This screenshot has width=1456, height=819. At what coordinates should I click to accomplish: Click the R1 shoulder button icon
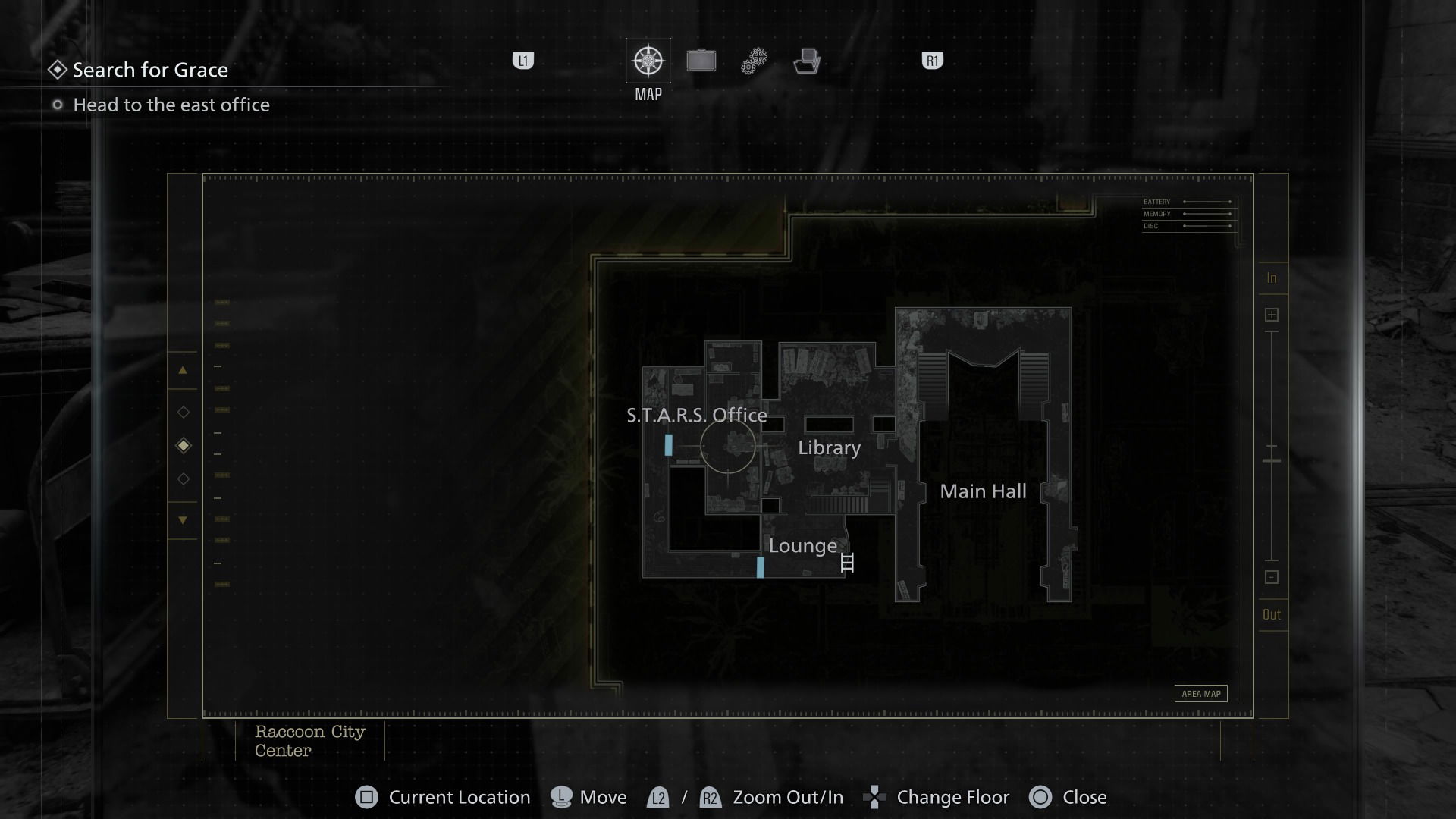[x=931, y=61]
